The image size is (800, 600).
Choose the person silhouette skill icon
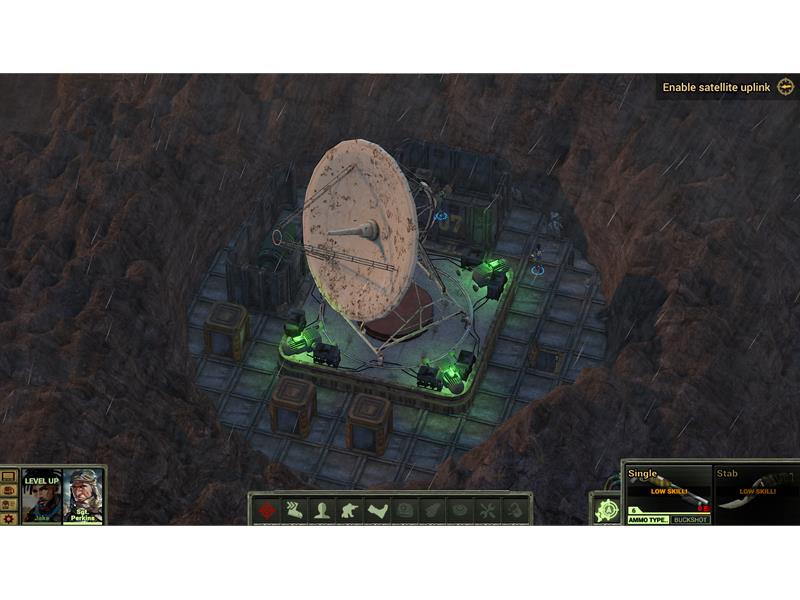[322, 510]
